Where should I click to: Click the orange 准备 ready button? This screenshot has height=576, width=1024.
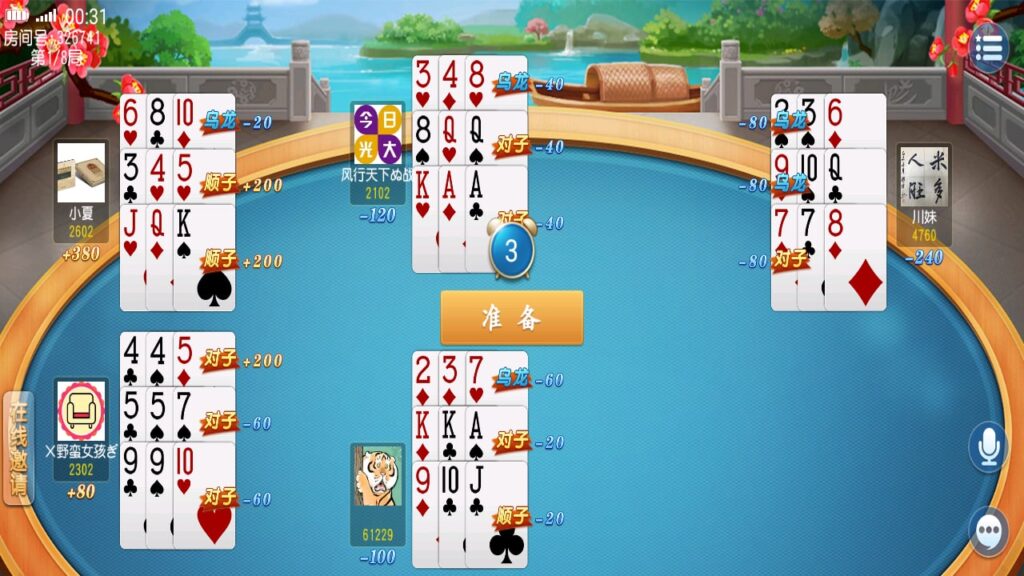511,318
